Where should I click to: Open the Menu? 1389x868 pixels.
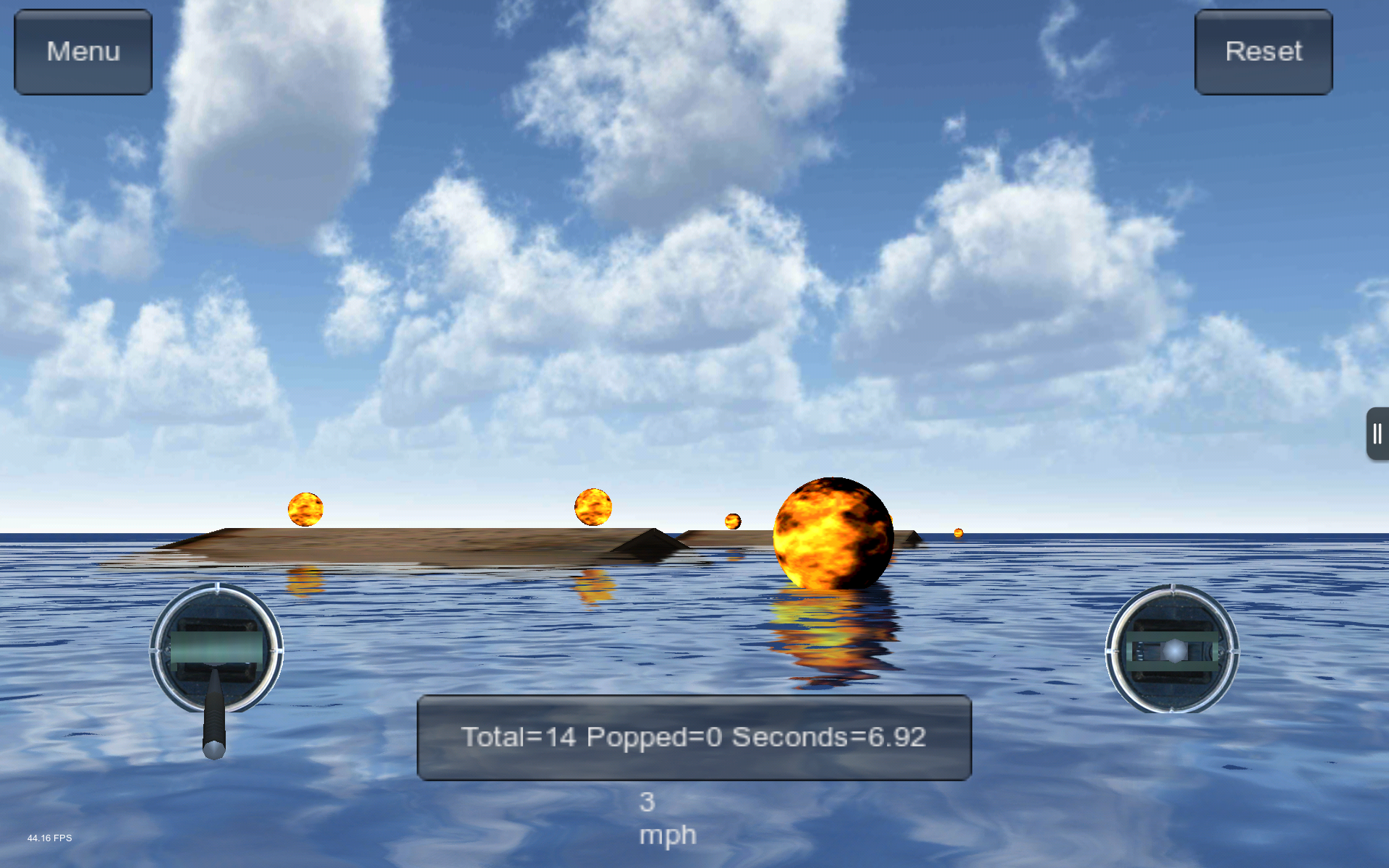(x=82, y=51)
